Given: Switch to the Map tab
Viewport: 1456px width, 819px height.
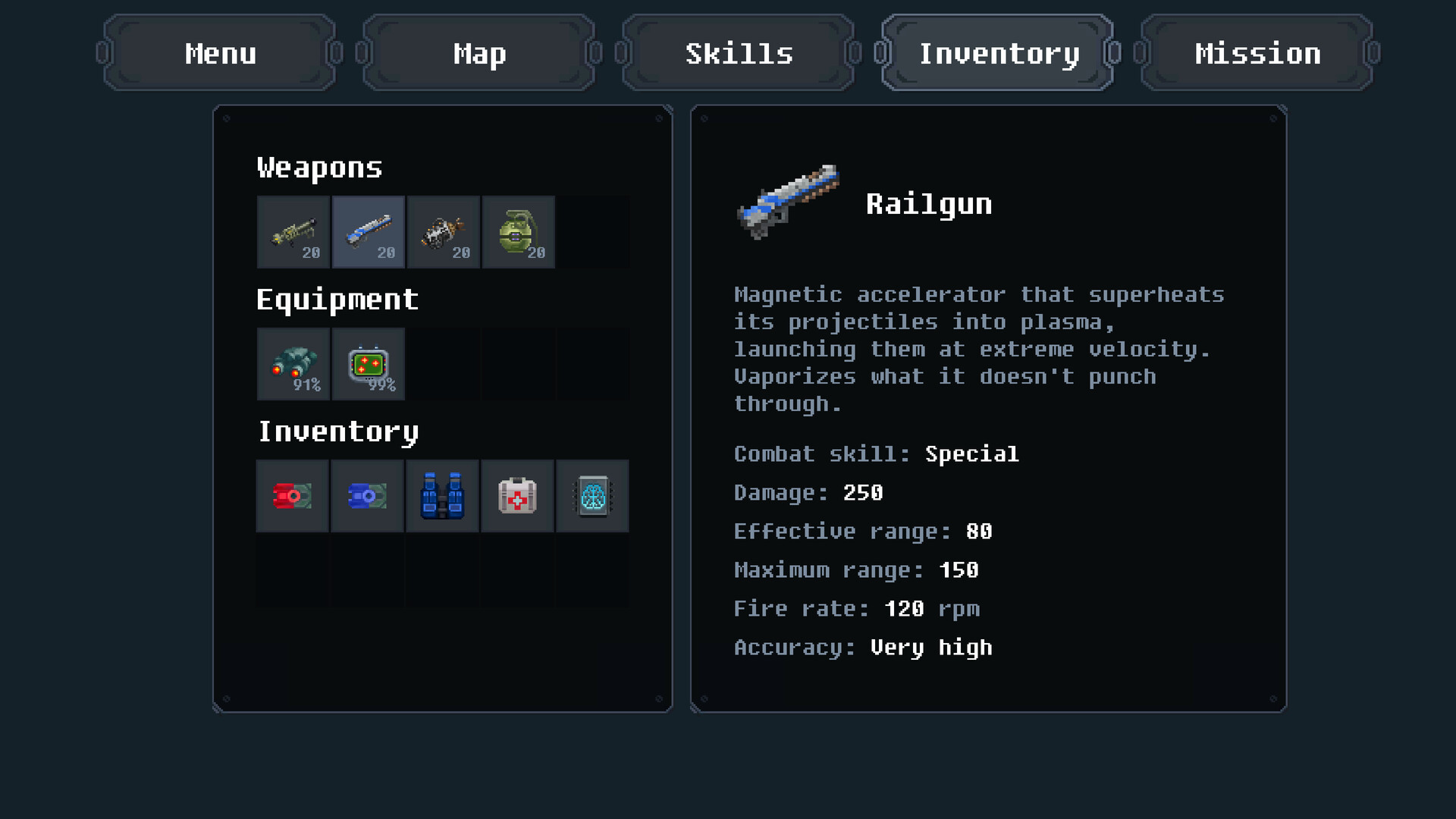Looking at the screenshot, I should pos(479,53).
